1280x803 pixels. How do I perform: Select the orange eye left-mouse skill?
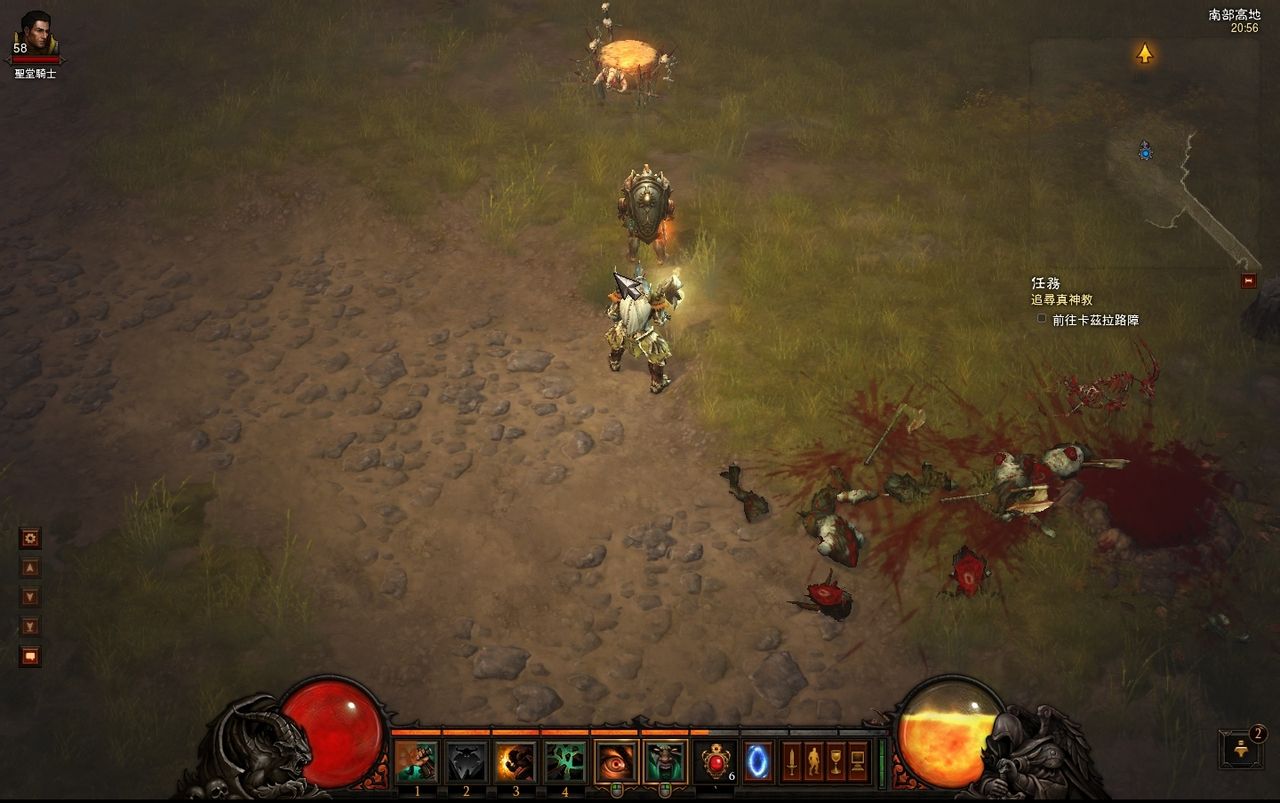(616, 762)
